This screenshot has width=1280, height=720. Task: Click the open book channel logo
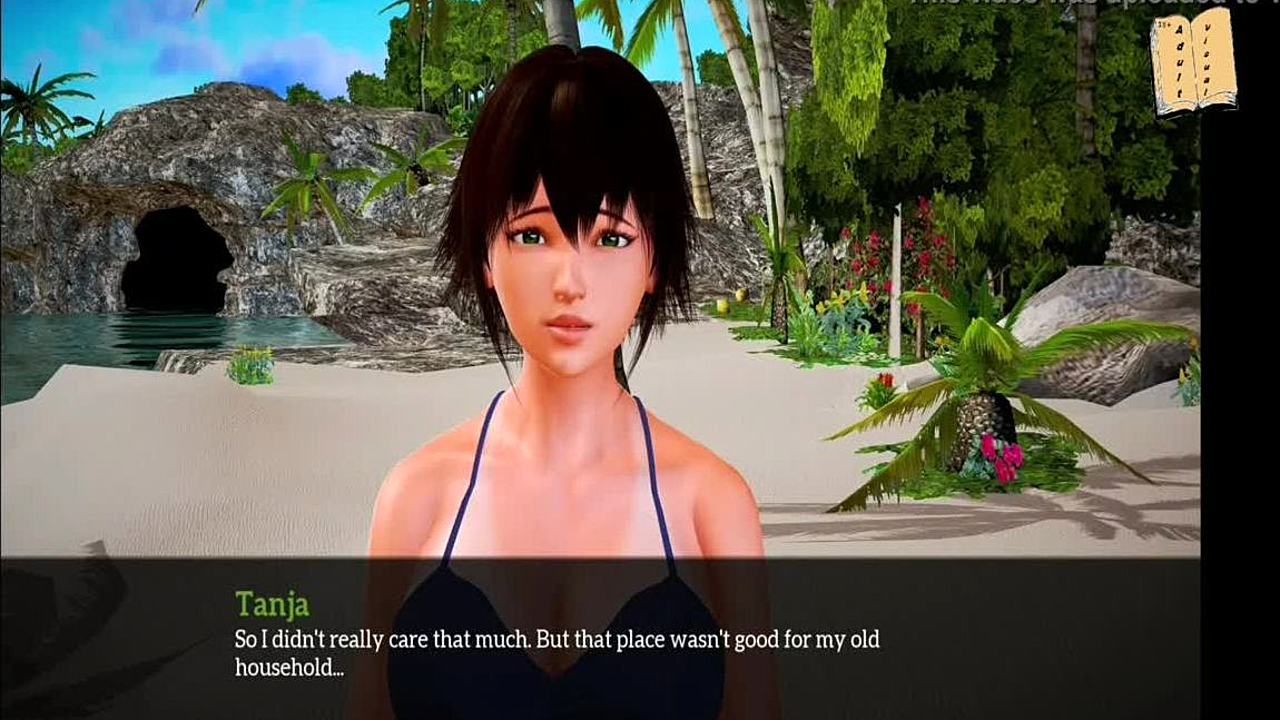point(1193,65)
